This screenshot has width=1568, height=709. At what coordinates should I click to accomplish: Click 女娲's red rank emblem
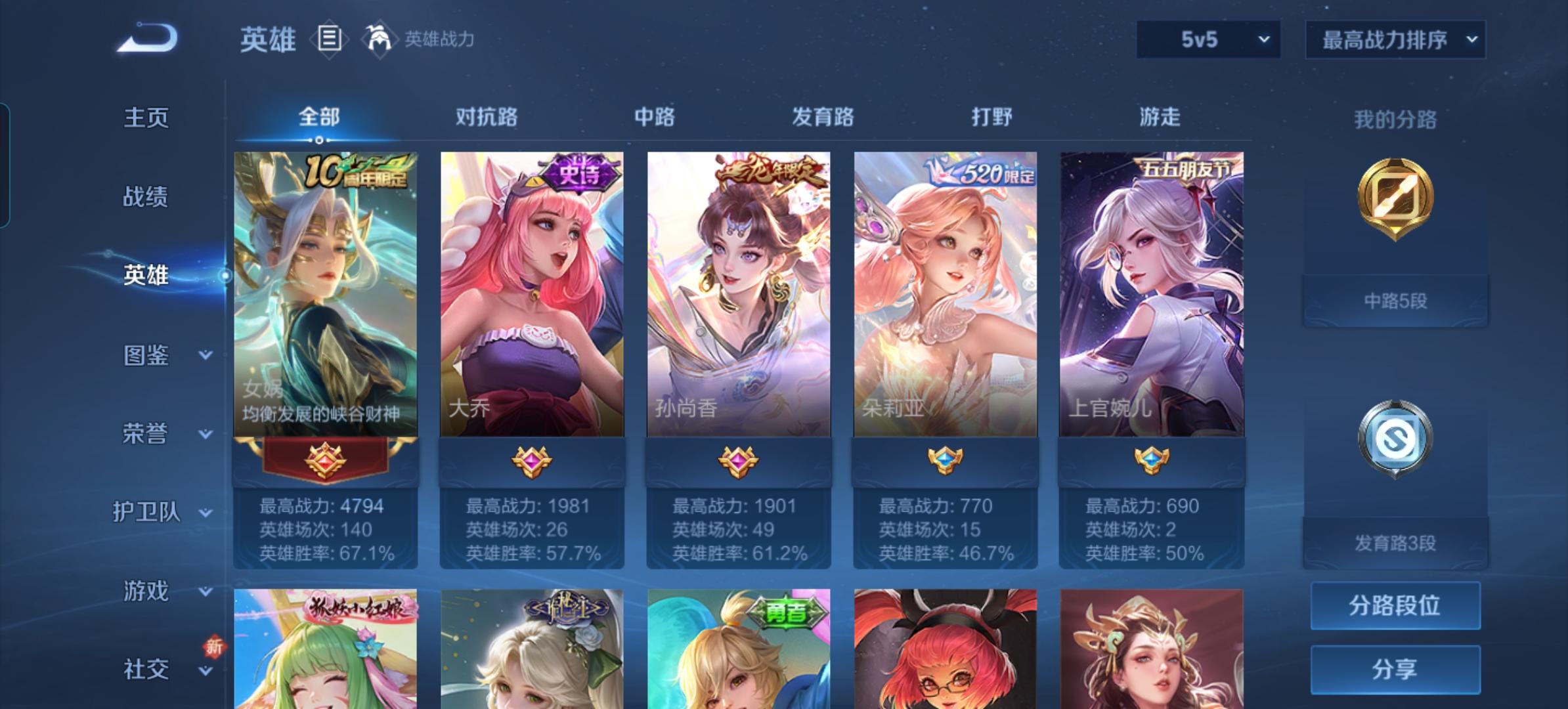click(x=325, y=460)
